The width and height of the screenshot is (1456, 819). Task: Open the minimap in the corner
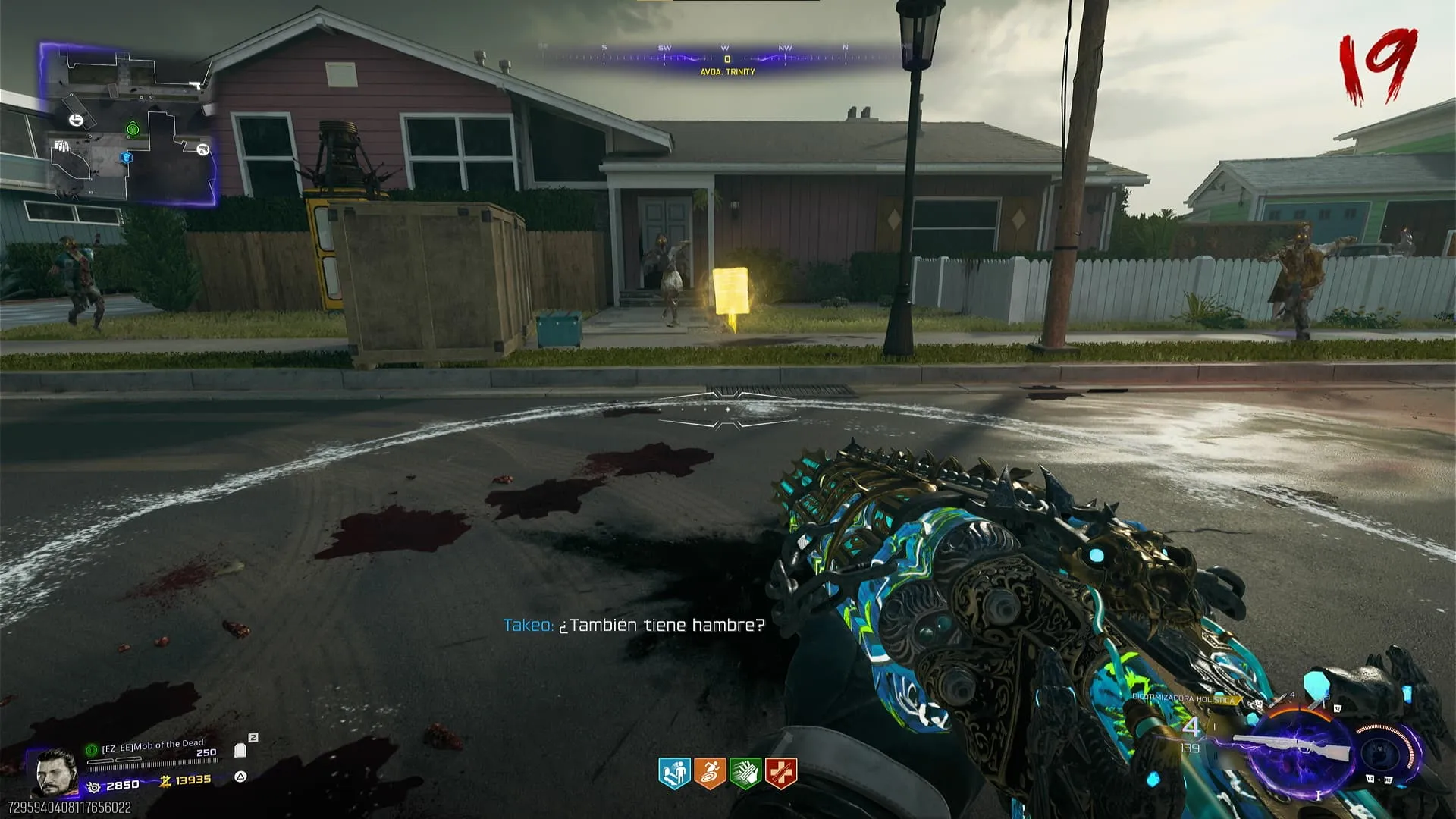tap(129, 125)
